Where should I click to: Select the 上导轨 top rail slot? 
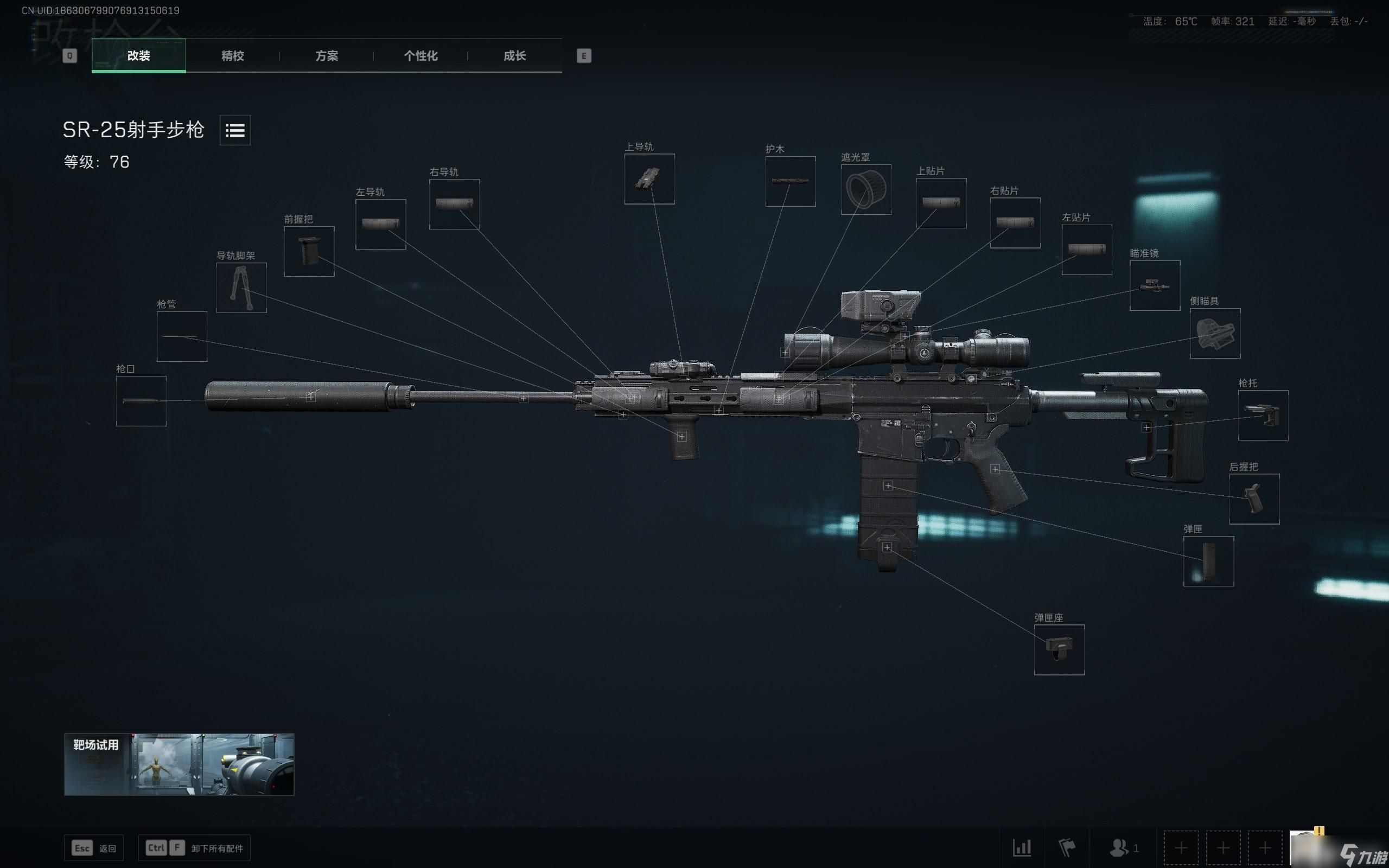(x=649, y=178)
